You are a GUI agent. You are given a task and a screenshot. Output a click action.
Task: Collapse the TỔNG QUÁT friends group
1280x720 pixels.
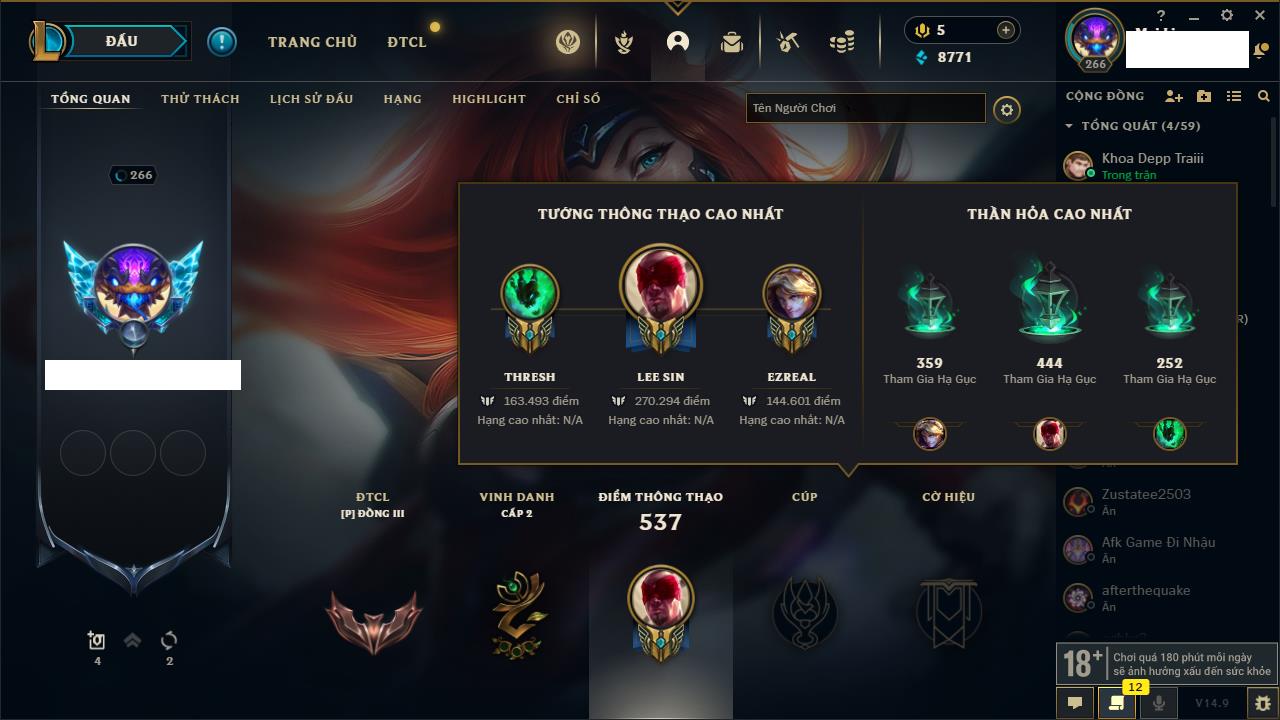(x=1069, y=126)
